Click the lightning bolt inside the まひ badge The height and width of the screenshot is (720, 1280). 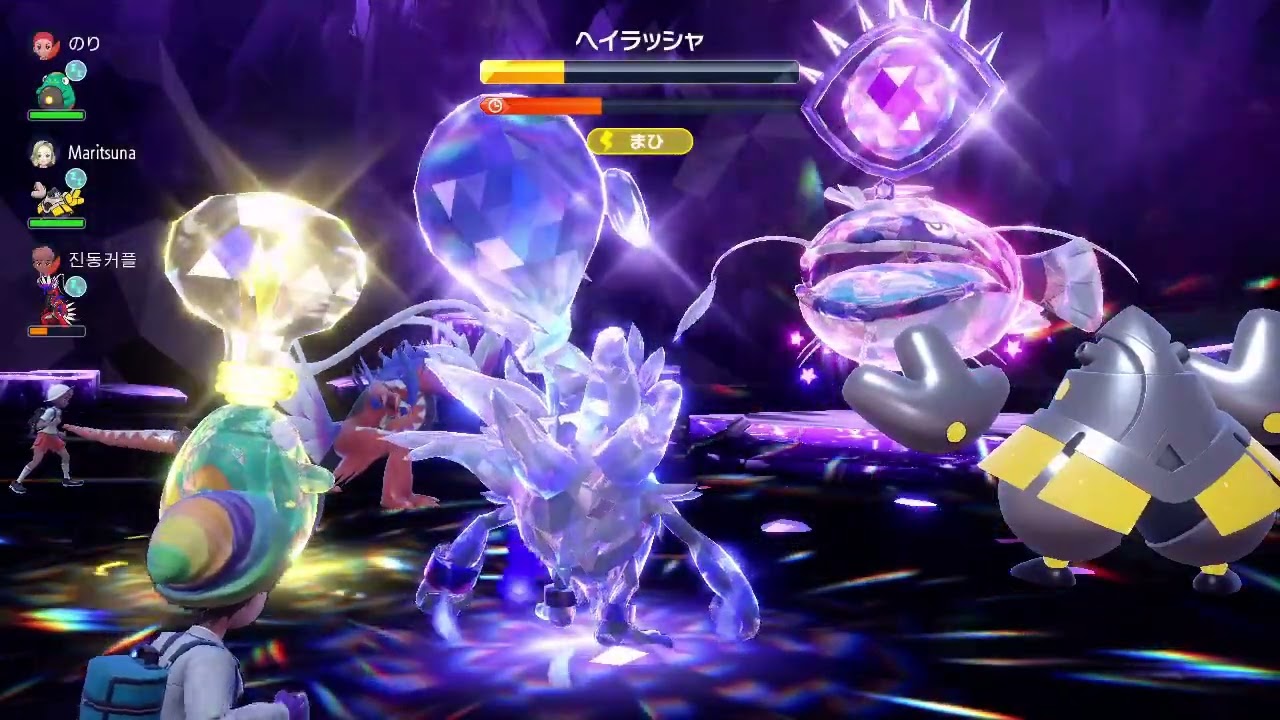click(607, 142)
